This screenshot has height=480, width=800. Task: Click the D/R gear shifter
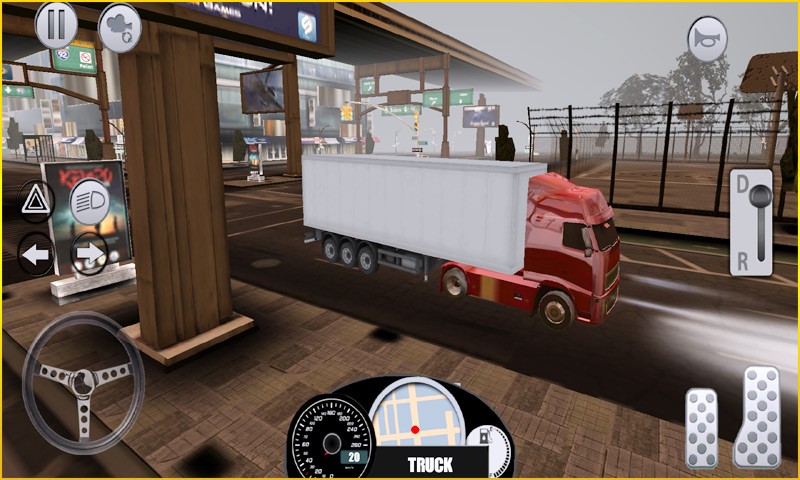751,221
